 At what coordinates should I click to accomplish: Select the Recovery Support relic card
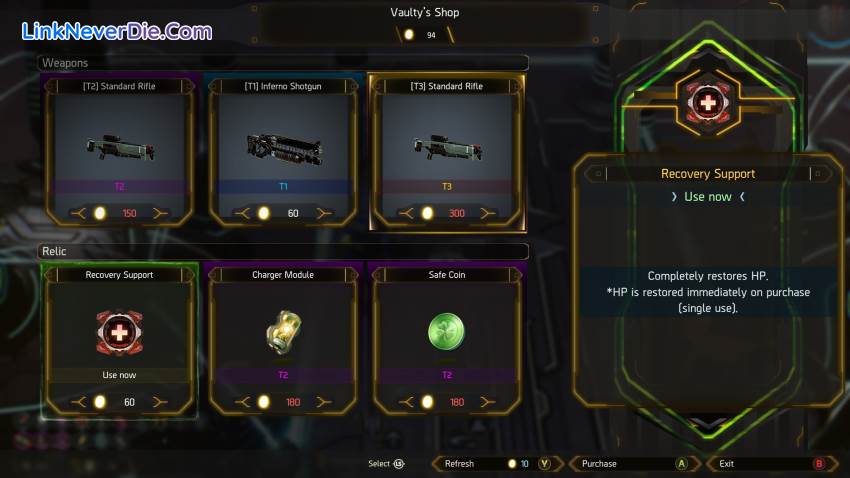119,340
